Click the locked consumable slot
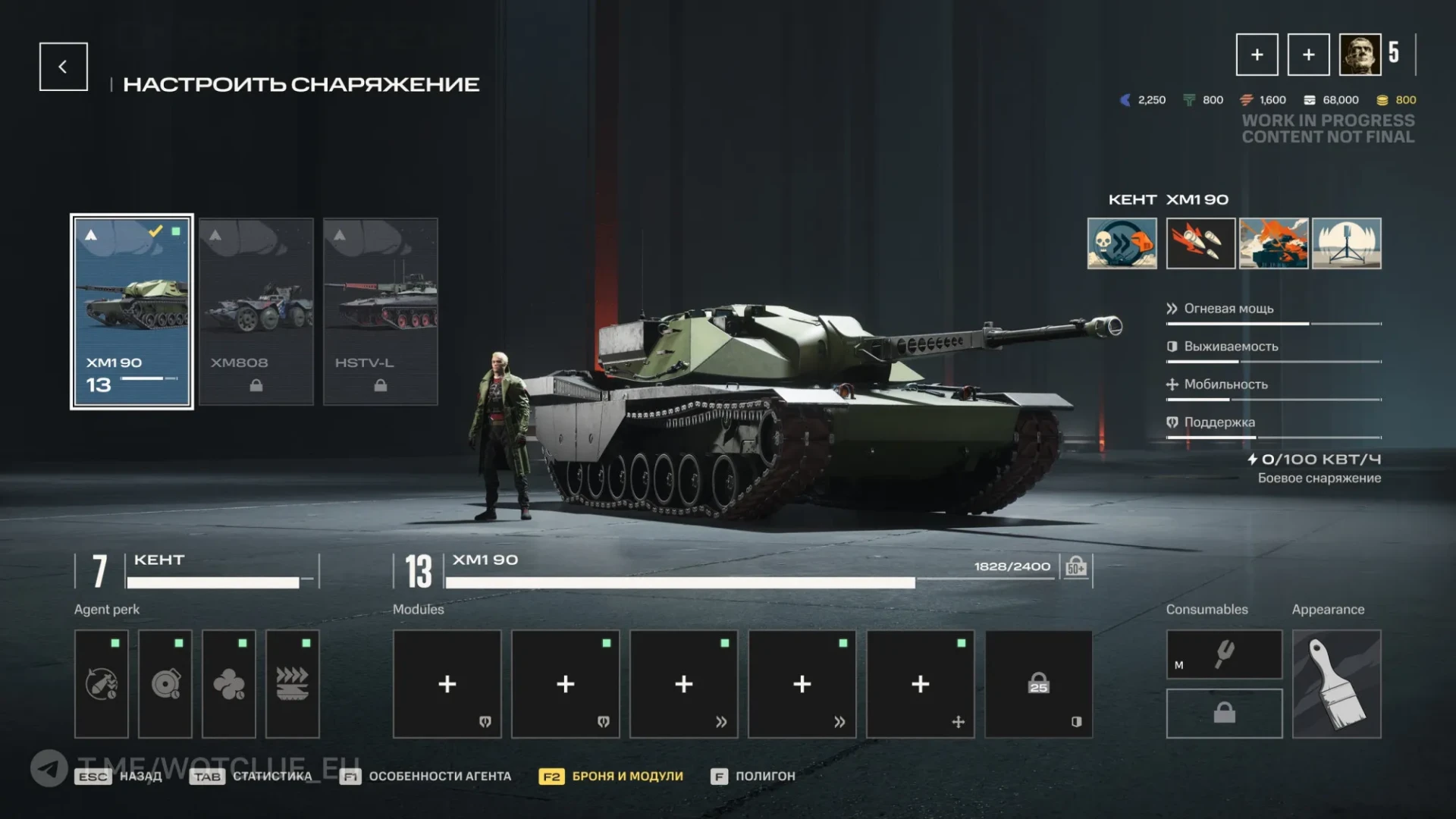The image size is (1456, 819). pyautogui.click(x=1224, y=714)
